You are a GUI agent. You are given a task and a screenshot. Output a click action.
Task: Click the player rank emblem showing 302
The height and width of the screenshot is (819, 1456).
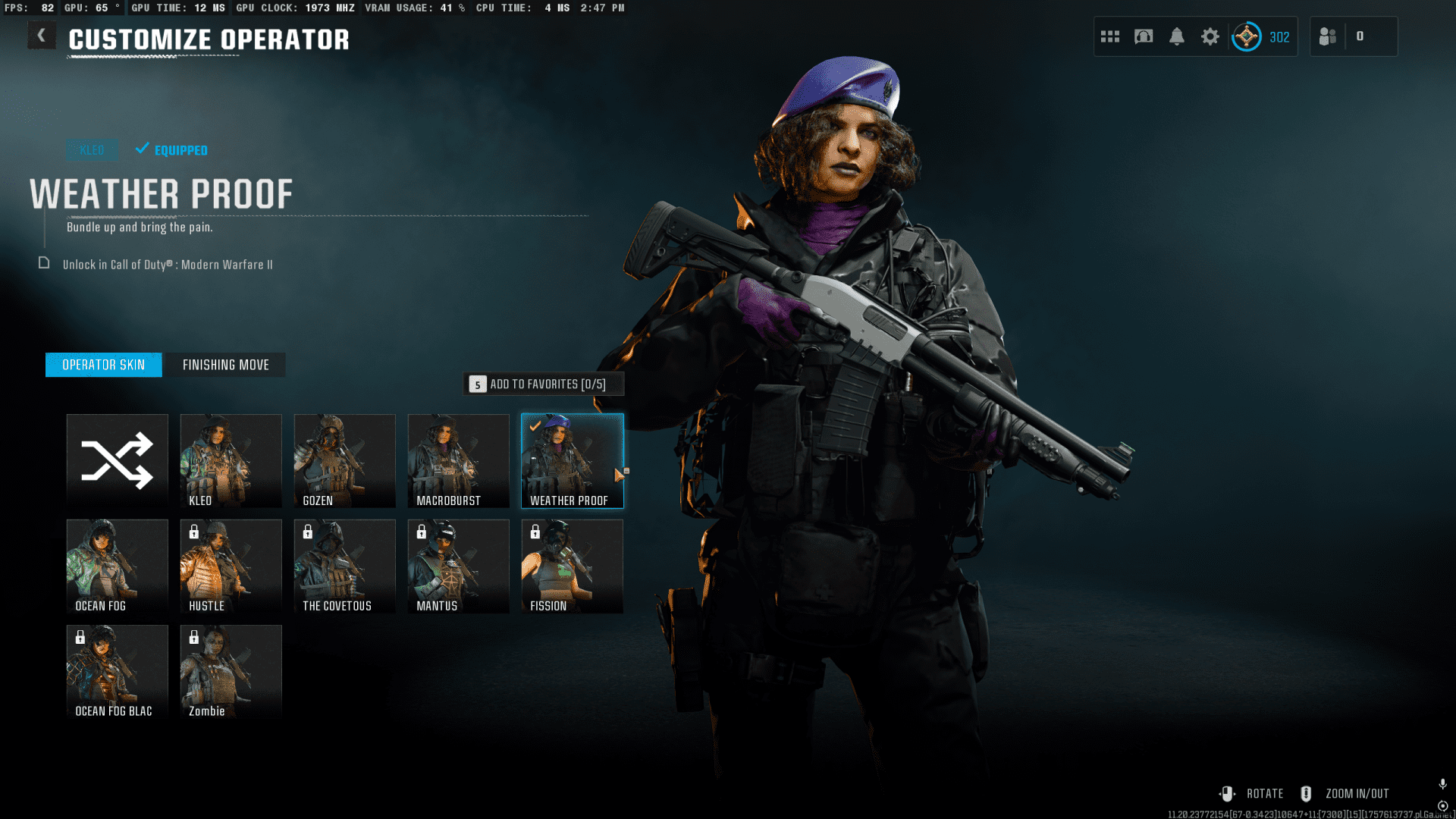1247,36
